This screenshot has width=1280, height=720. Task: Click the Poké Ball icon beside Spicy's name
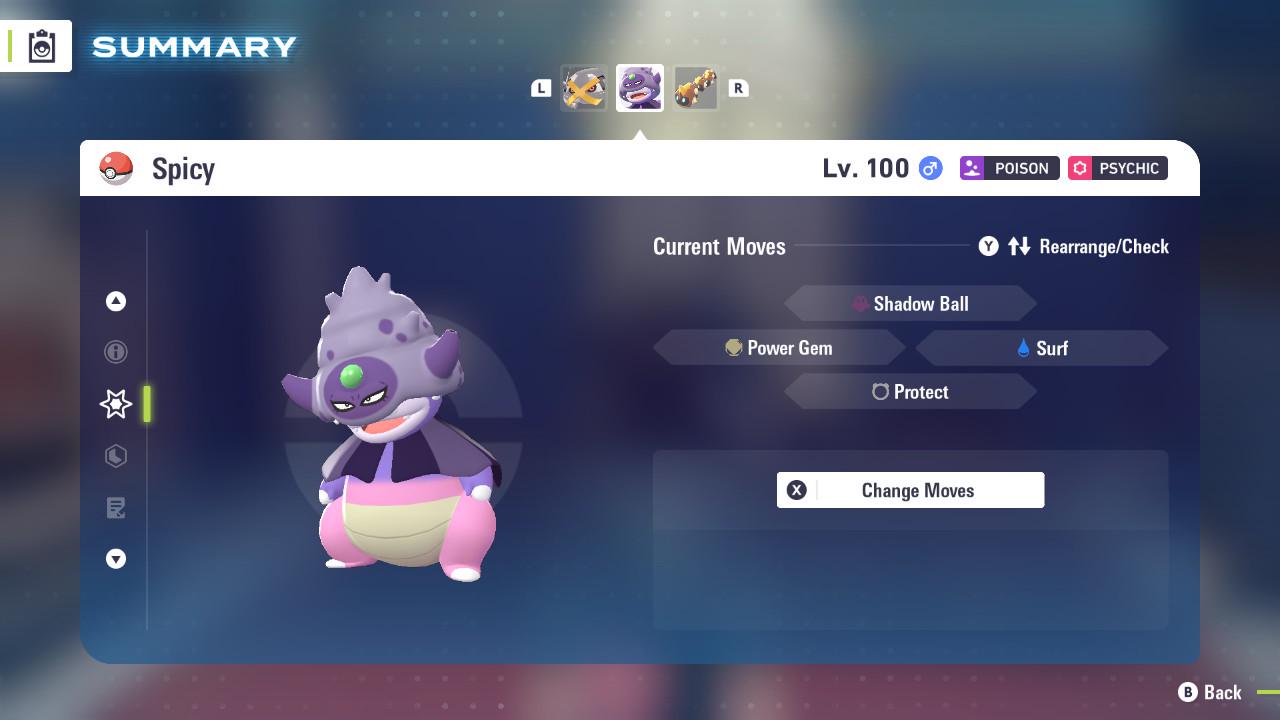pos(117,168)
